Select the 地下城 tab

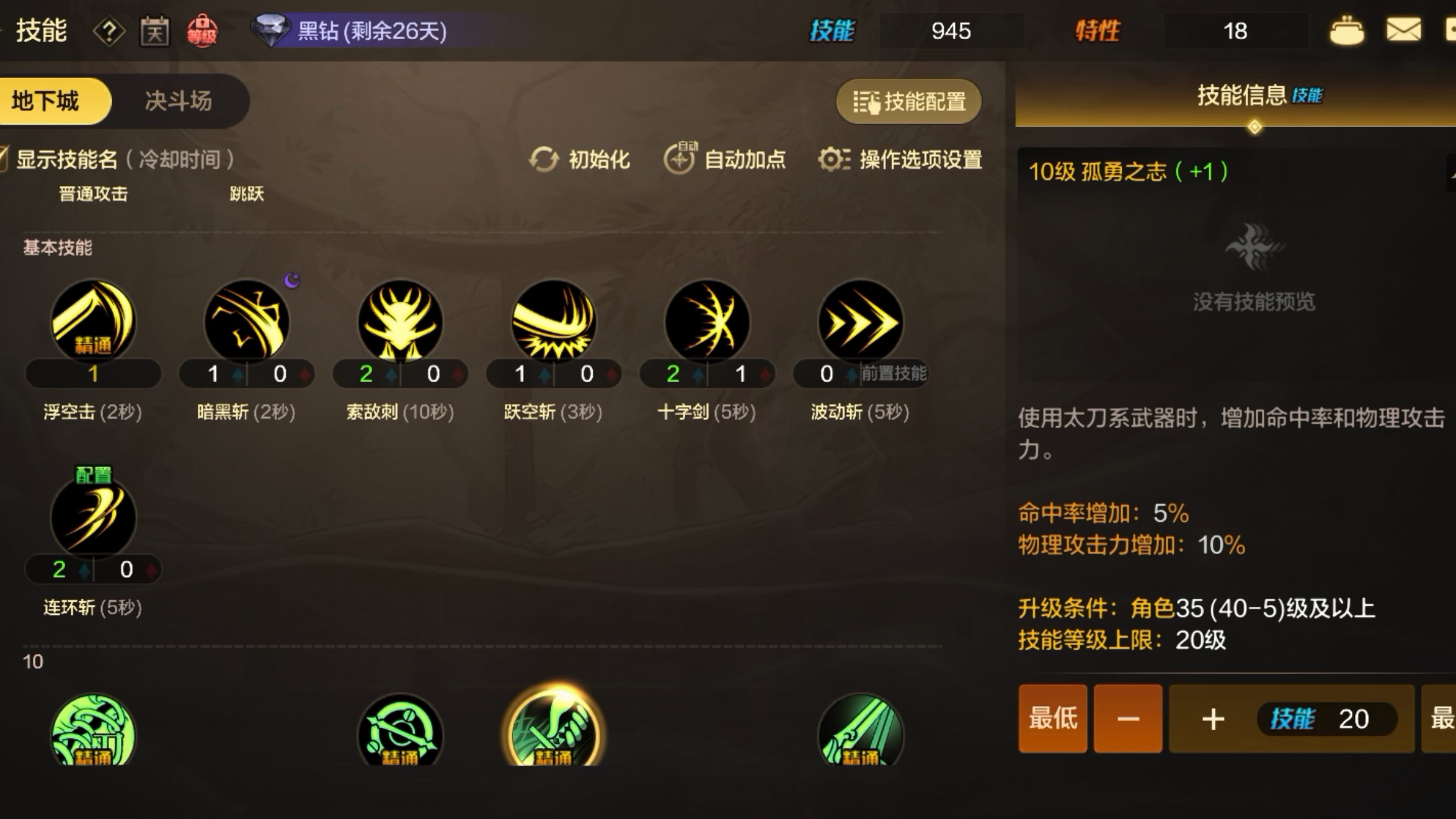(x=55, y=101)
